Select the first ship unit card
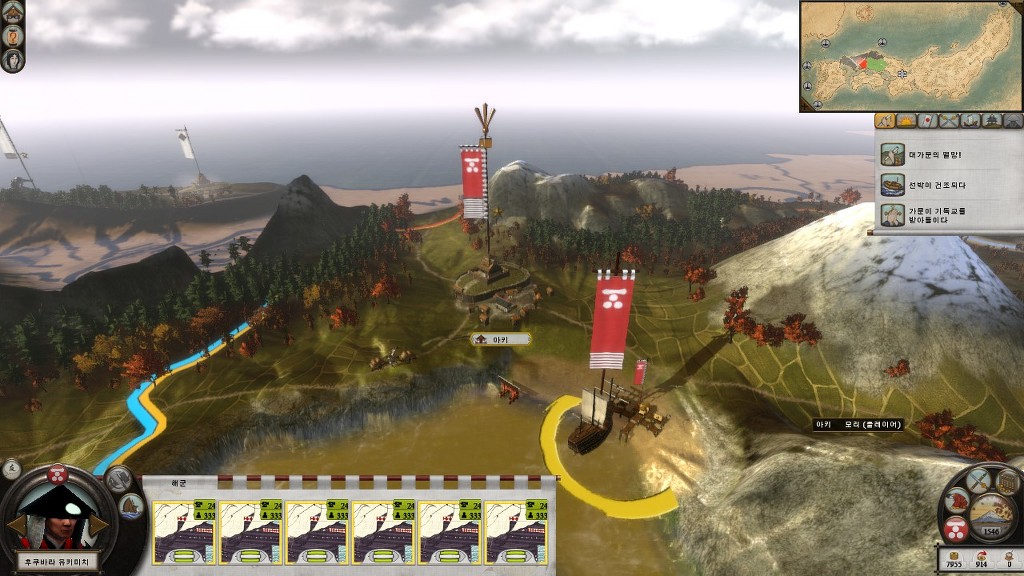 coord(184,532)
